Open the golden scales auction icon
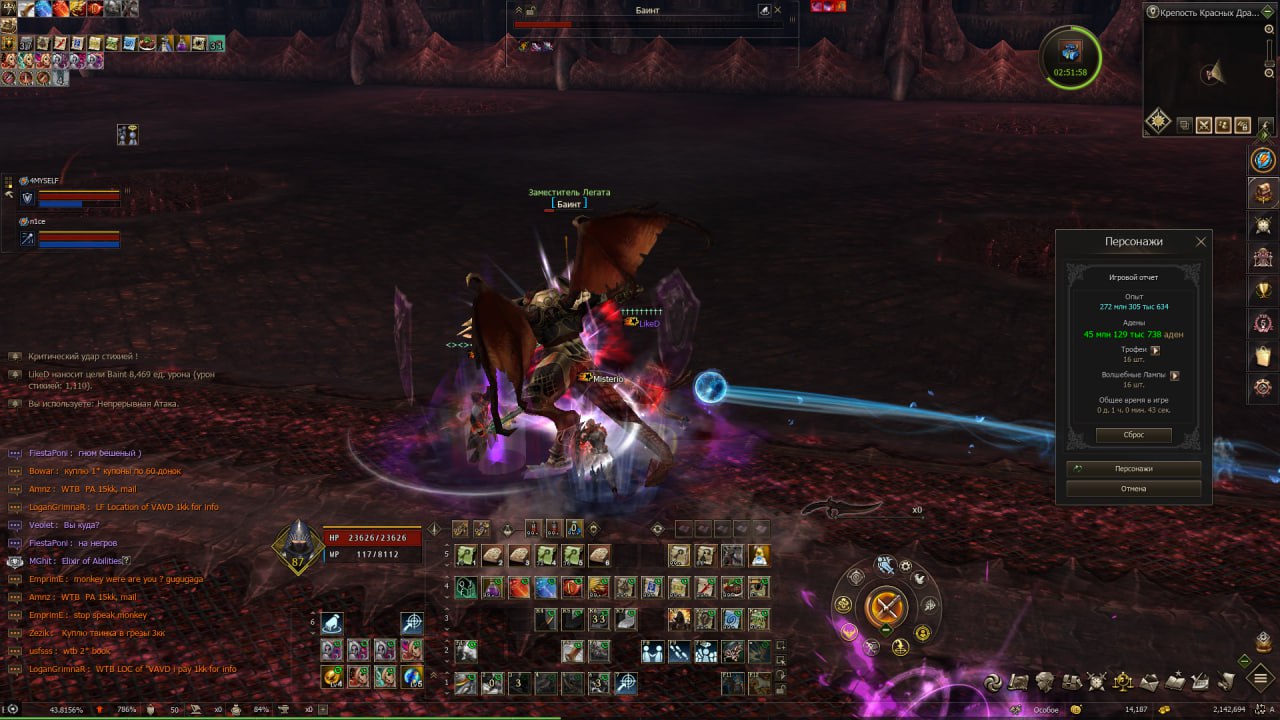The image size is (1280, 720). [1123, 682]
